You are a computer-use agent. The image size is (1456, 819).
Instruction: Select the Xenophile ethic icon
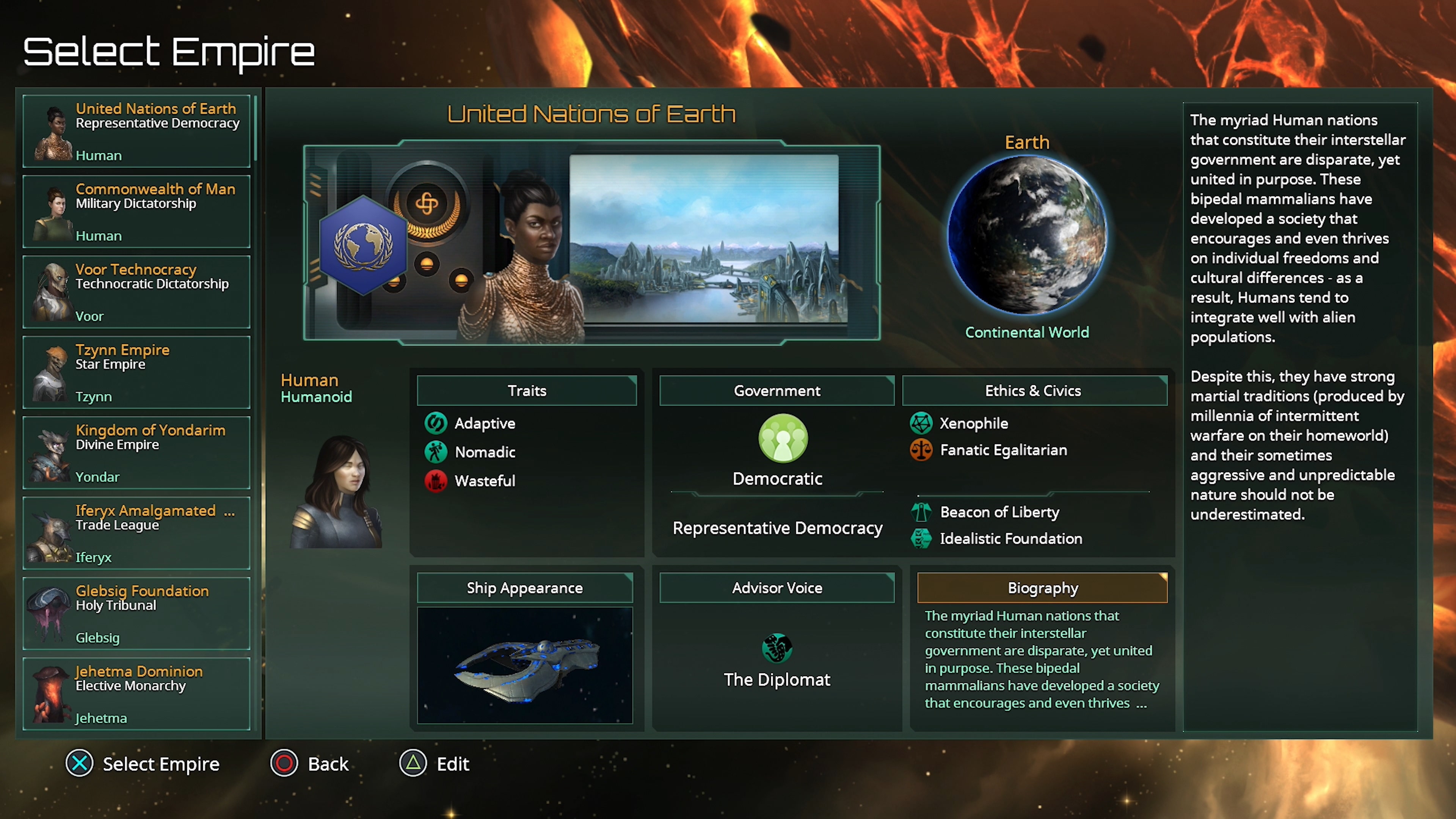921,424
